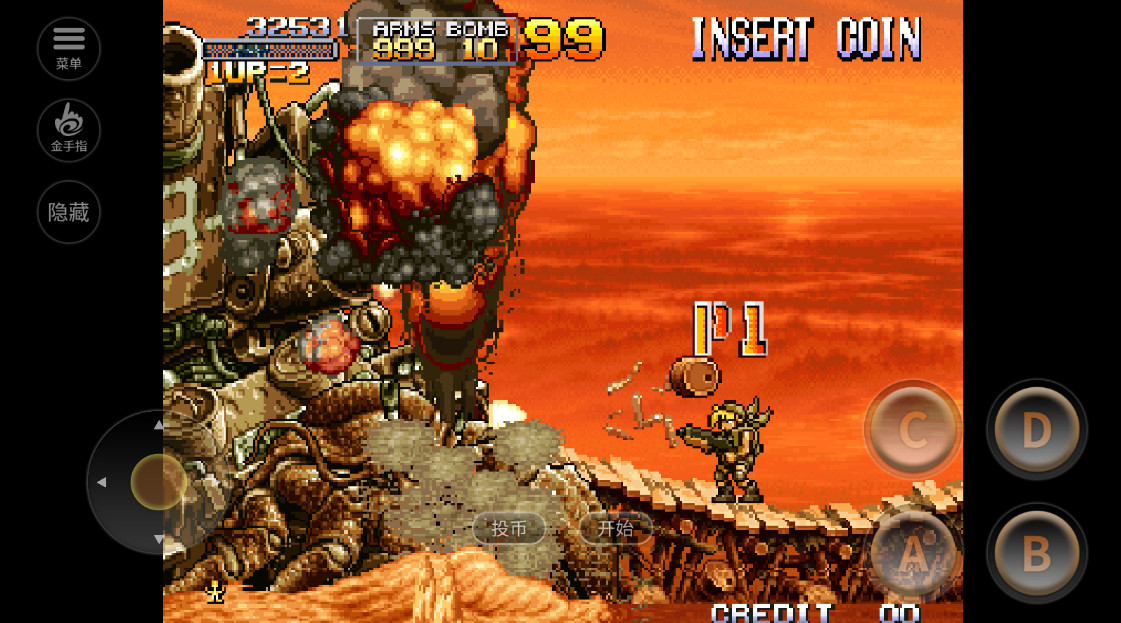The height and width of the screenshot is (623, 1121).
Task: Tap the virtual joystick thumb pad
Action: coord(158,481)
